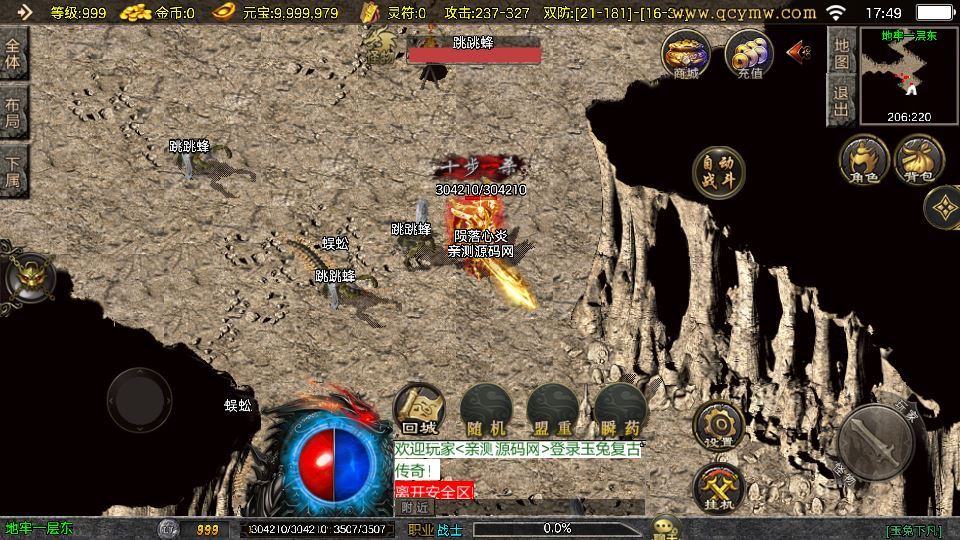The width and height of the screenshot is (960, 540).
Task: Select the 全体 tab
Action: (x=14, y=54)
